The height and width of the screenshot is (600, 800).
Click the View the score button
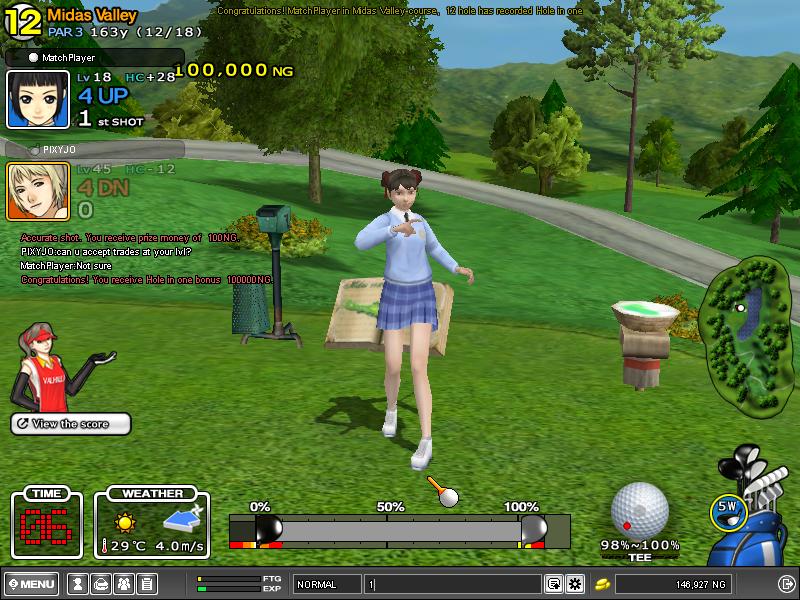pos(71,424)
